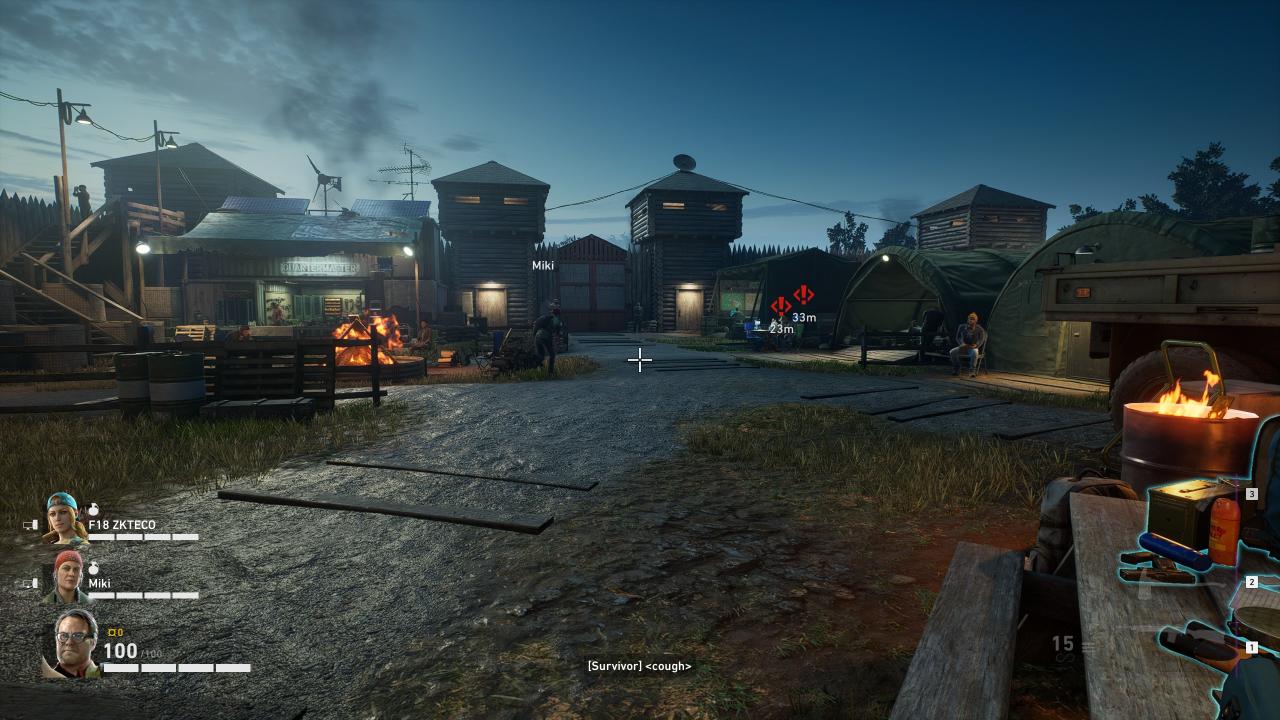This screenshot has width=1280, height=720.
Task: Choose weapon slot number 1
Action: point(1251,648)
